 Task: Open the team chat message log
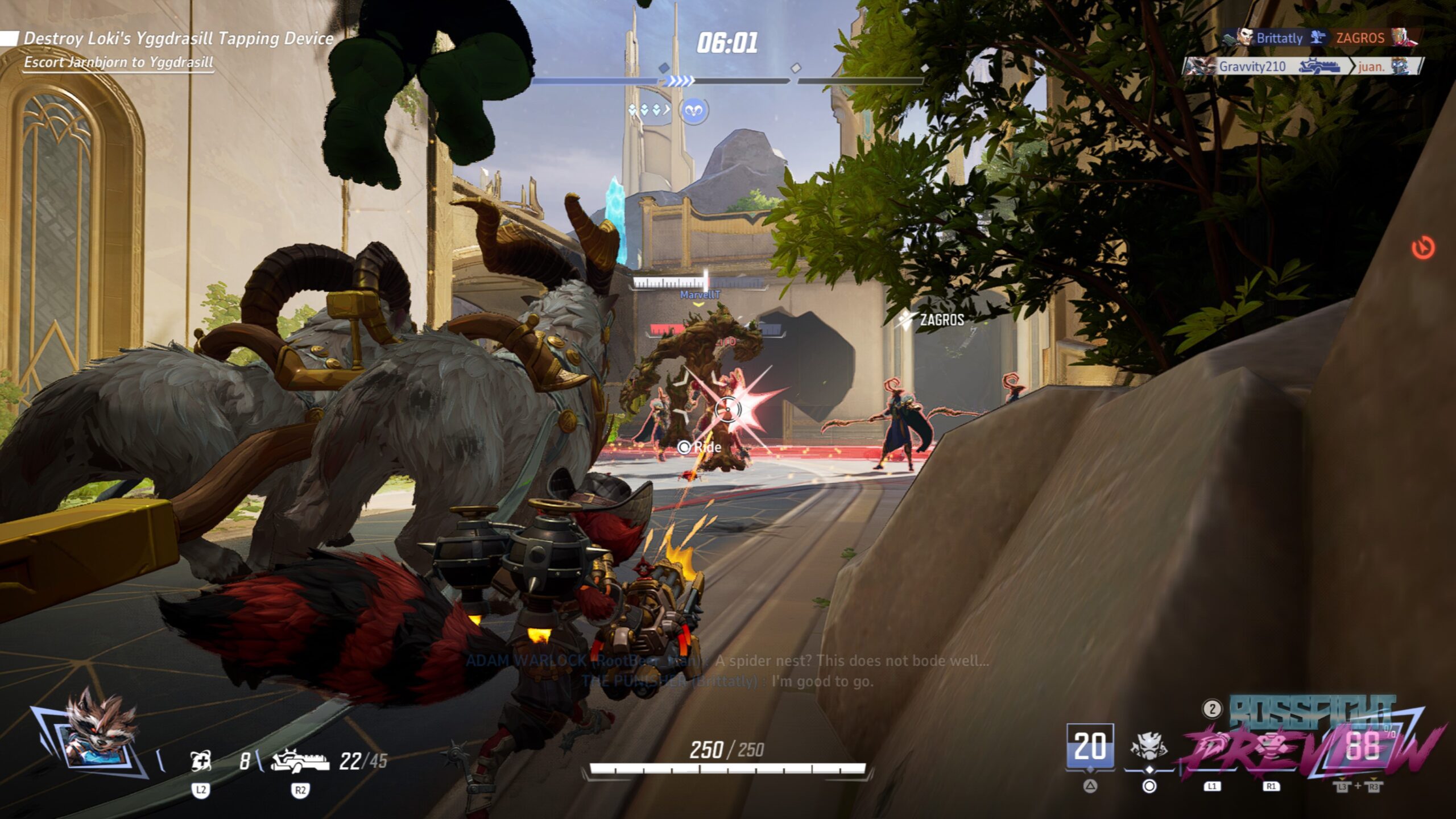(x=728, y=671)
